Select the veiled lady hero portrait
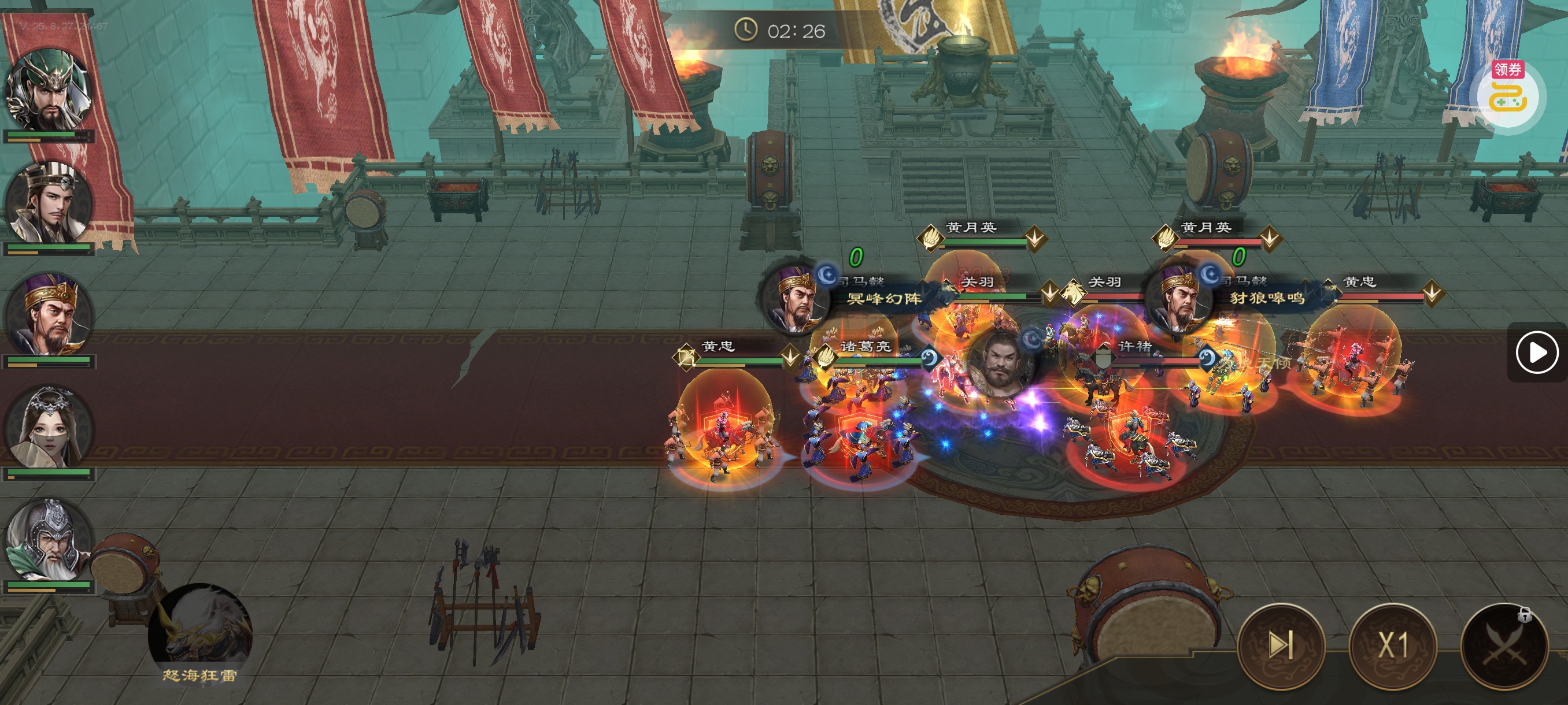The height and width of the screenshot is (705, 1568). [49, 427]
